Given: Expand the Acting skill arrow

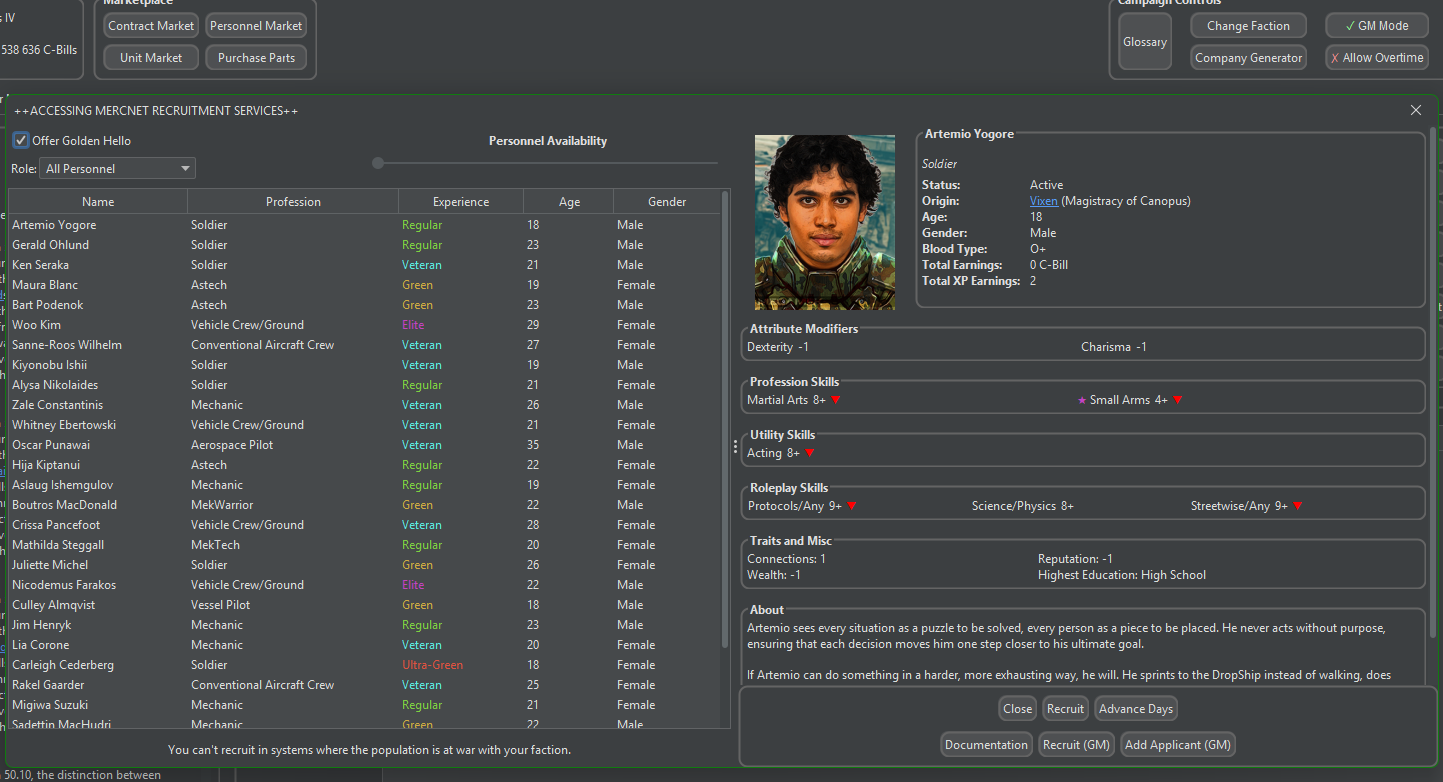Looking at the screenshot, I should (x=808, y=452).
